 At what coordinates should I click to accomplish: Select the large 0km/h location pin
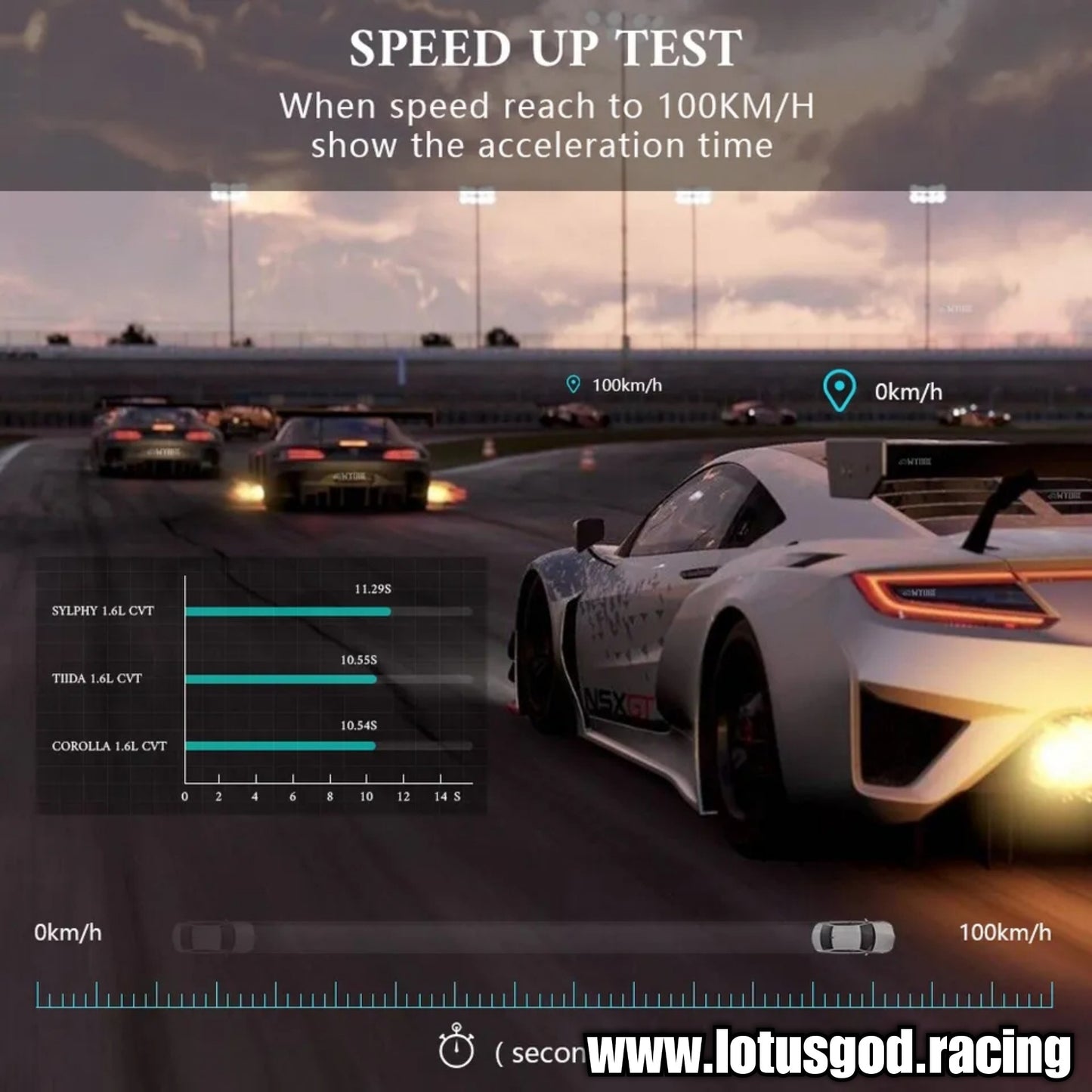[x=839, y=391]
